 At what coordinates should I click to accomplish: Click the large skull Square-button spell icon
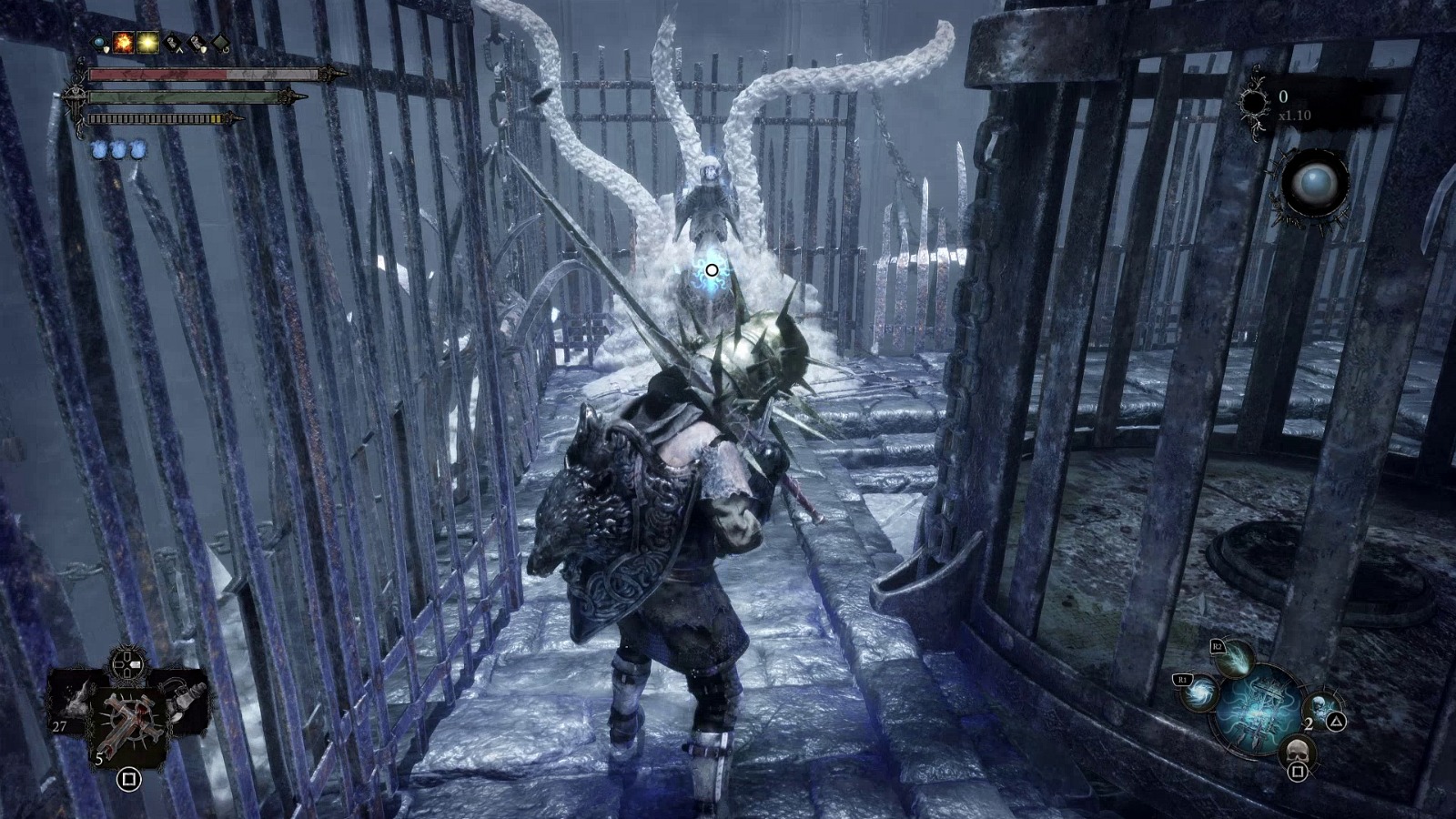coord(1298,753)
